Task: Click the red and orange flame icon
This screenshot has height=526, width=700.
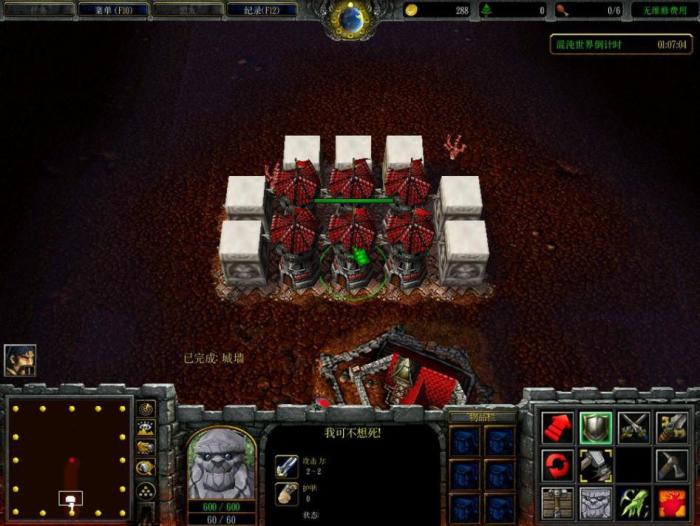Action: [x=672, y=501]
